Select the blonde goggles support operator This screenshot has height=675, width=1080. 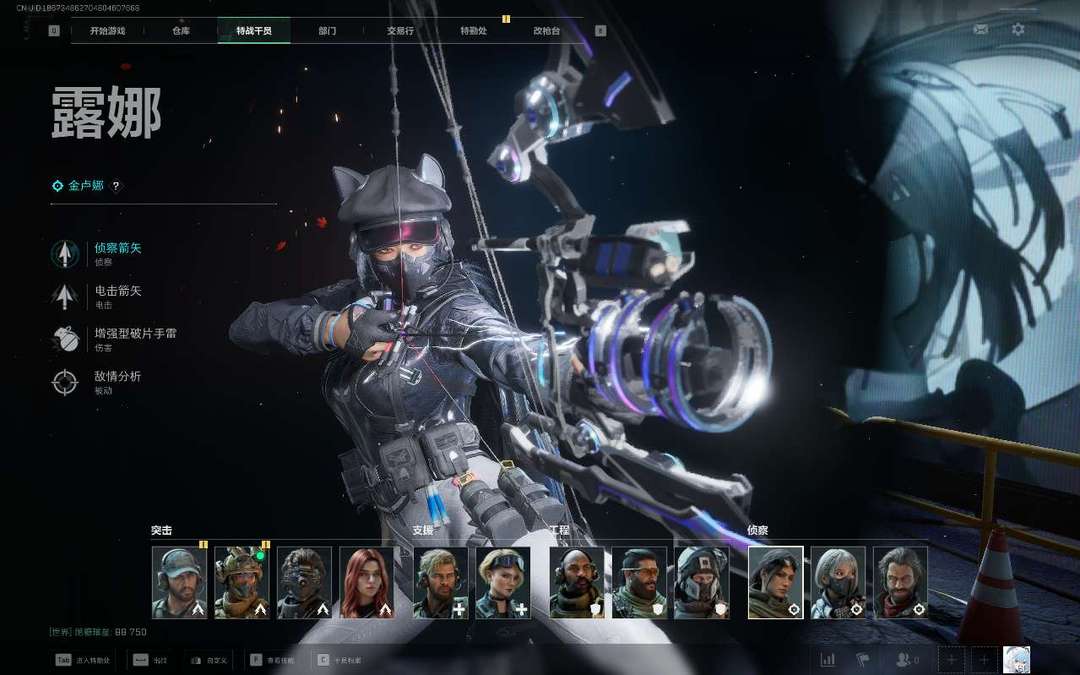(503, 582)
